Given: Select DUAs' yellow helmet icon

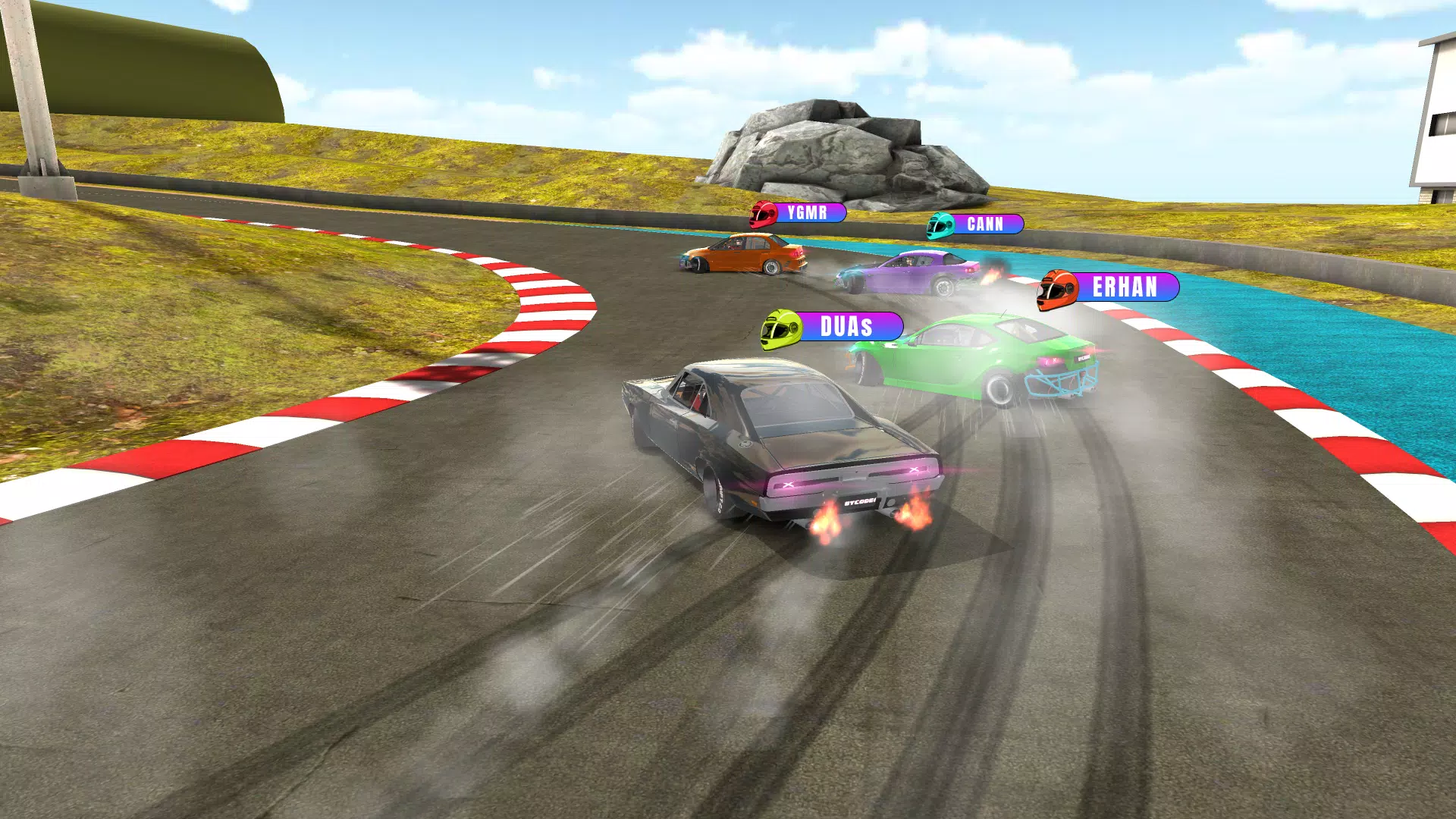Looking at the screenshot, I should pyautogui.click(x=781, y=328).
